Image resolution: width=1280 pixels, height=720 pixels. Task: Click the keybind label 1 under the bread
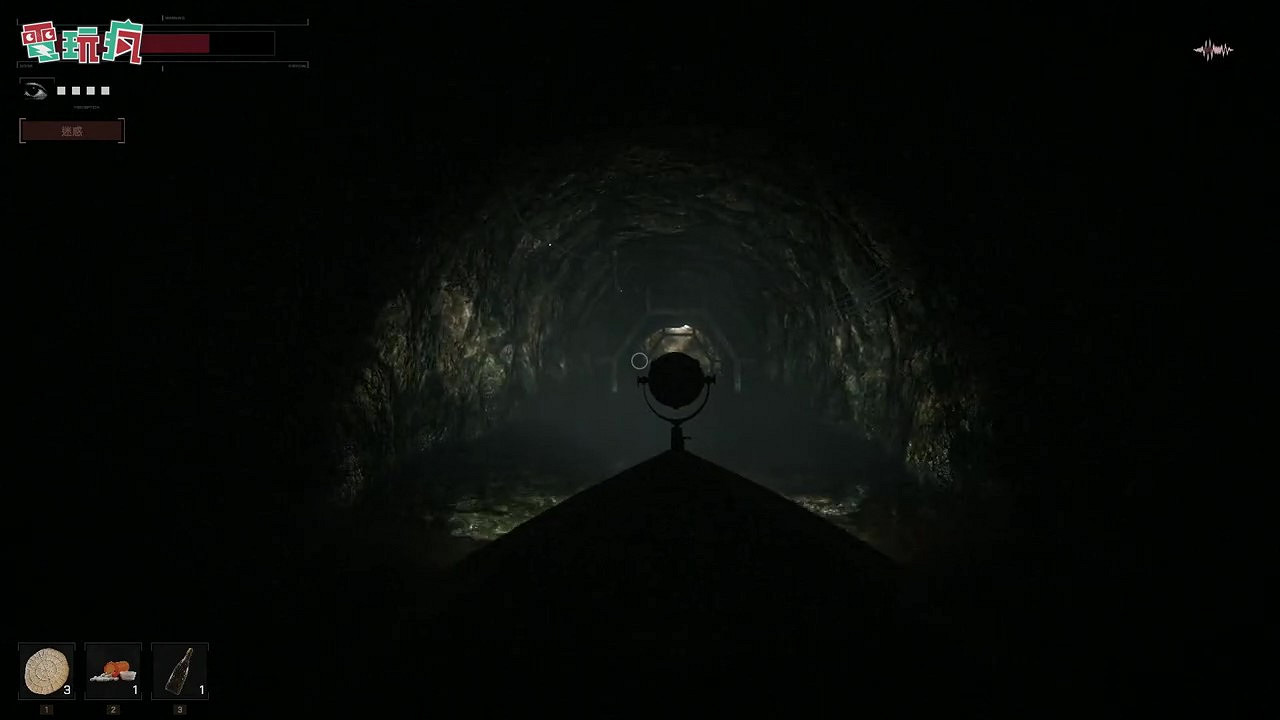click(x=46, y=708)
